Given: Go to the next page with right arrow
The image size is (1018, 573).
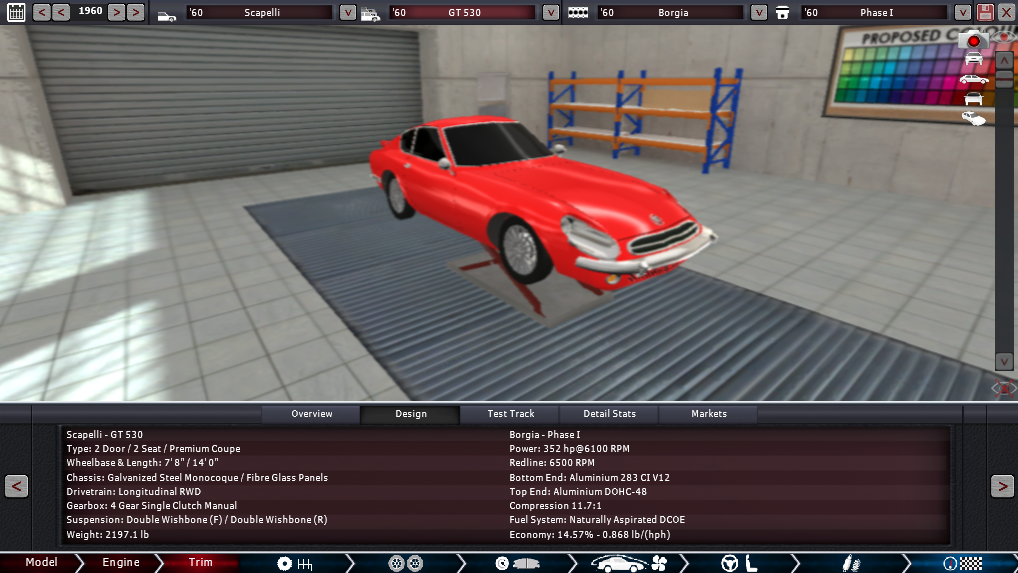Looking at the screenshot, I should click(x=1001, y=486).
